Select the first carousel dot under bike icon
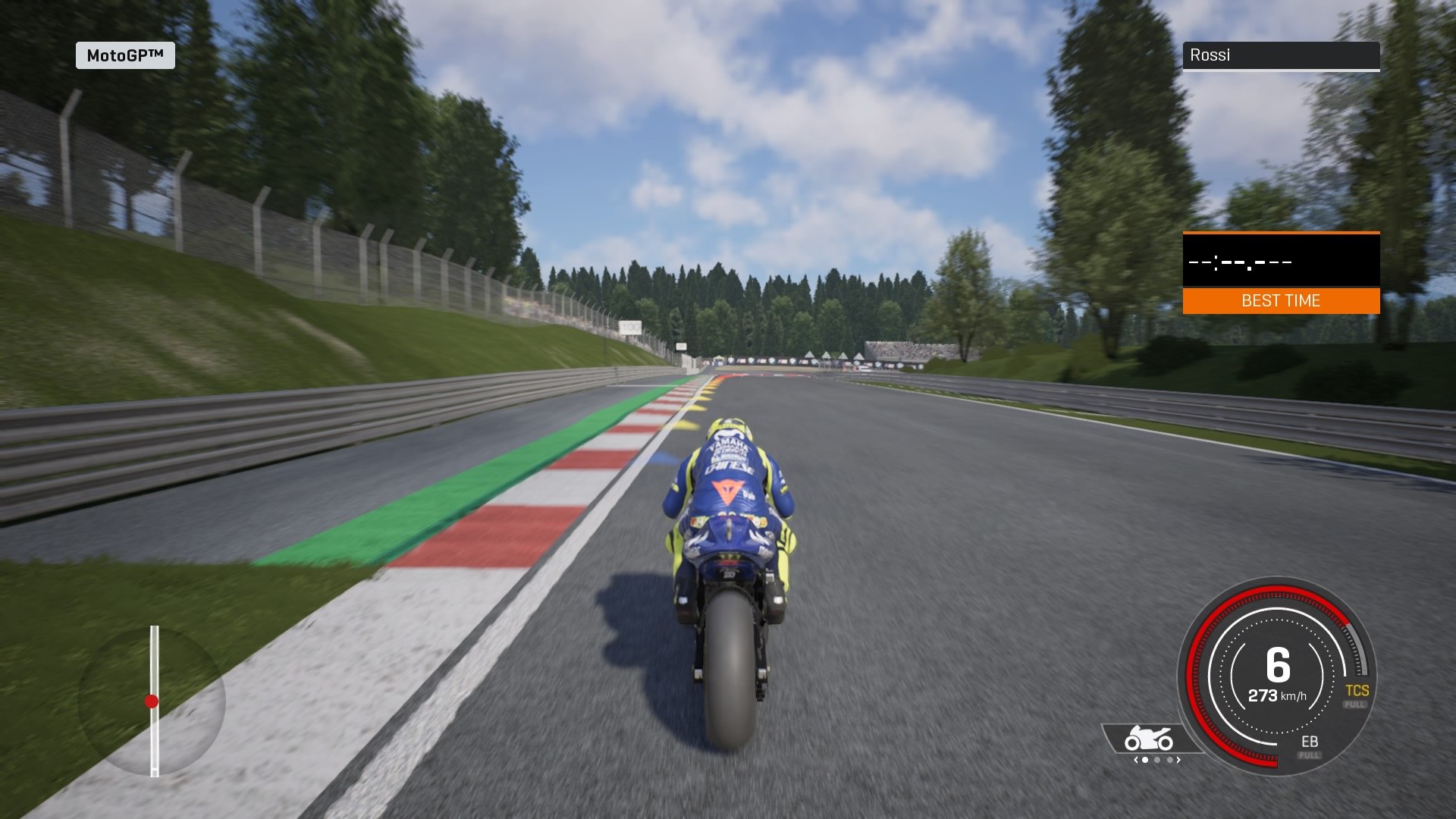Screen dimensions: 1456x819 tap(1144, 758)
